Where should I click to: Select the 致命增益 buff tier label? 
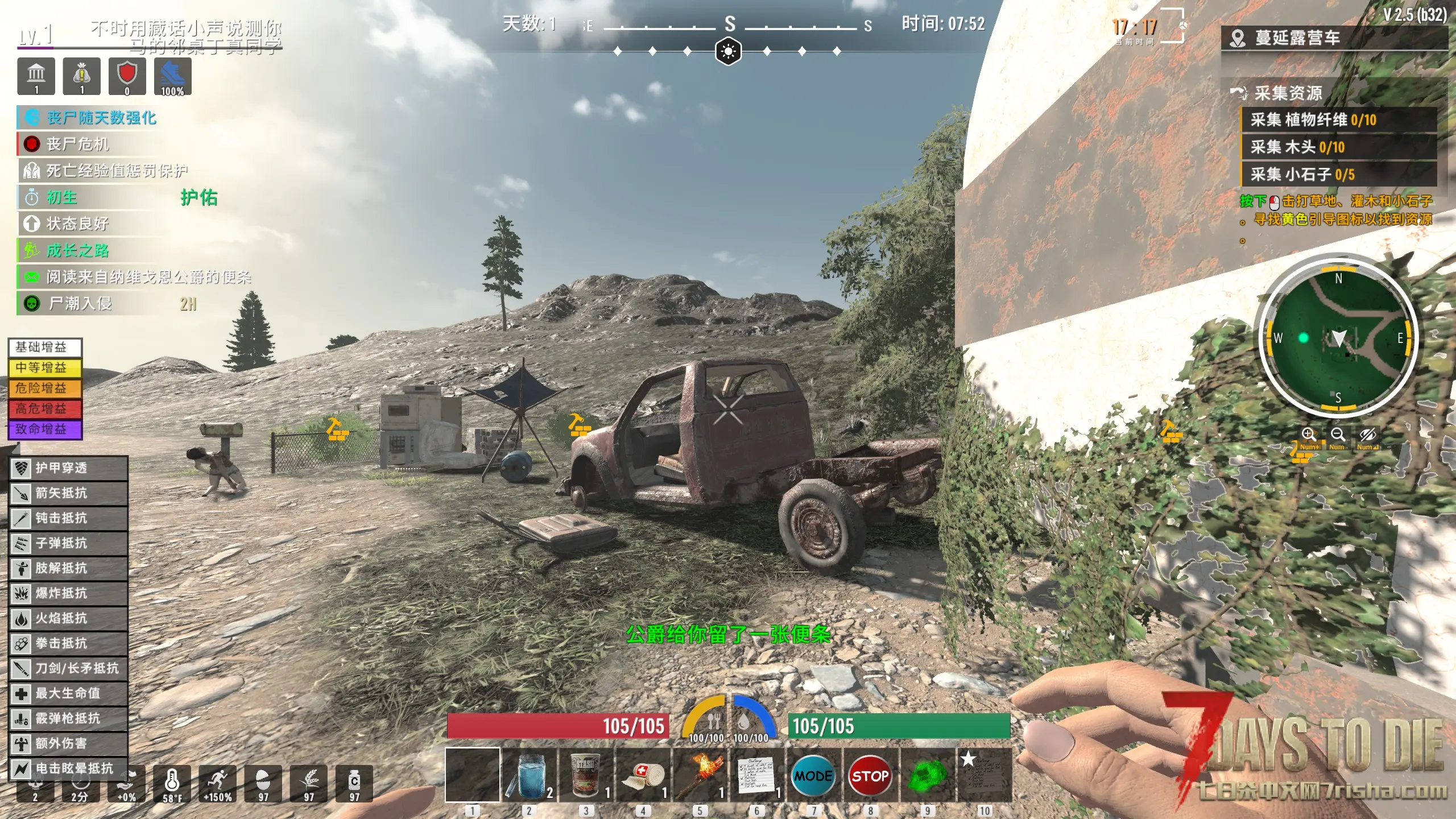(45, 429)
